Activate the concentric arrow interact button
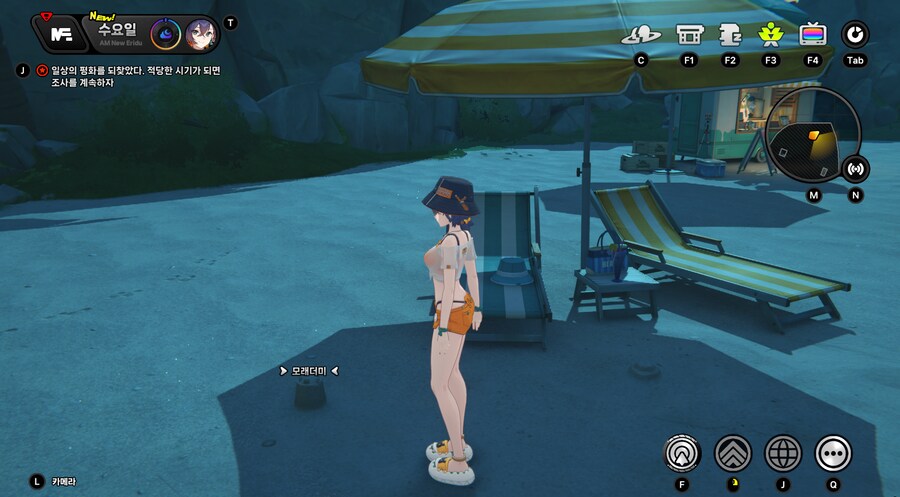The height and width of the screenshot is (497, 900). click(x=682, y=454)
